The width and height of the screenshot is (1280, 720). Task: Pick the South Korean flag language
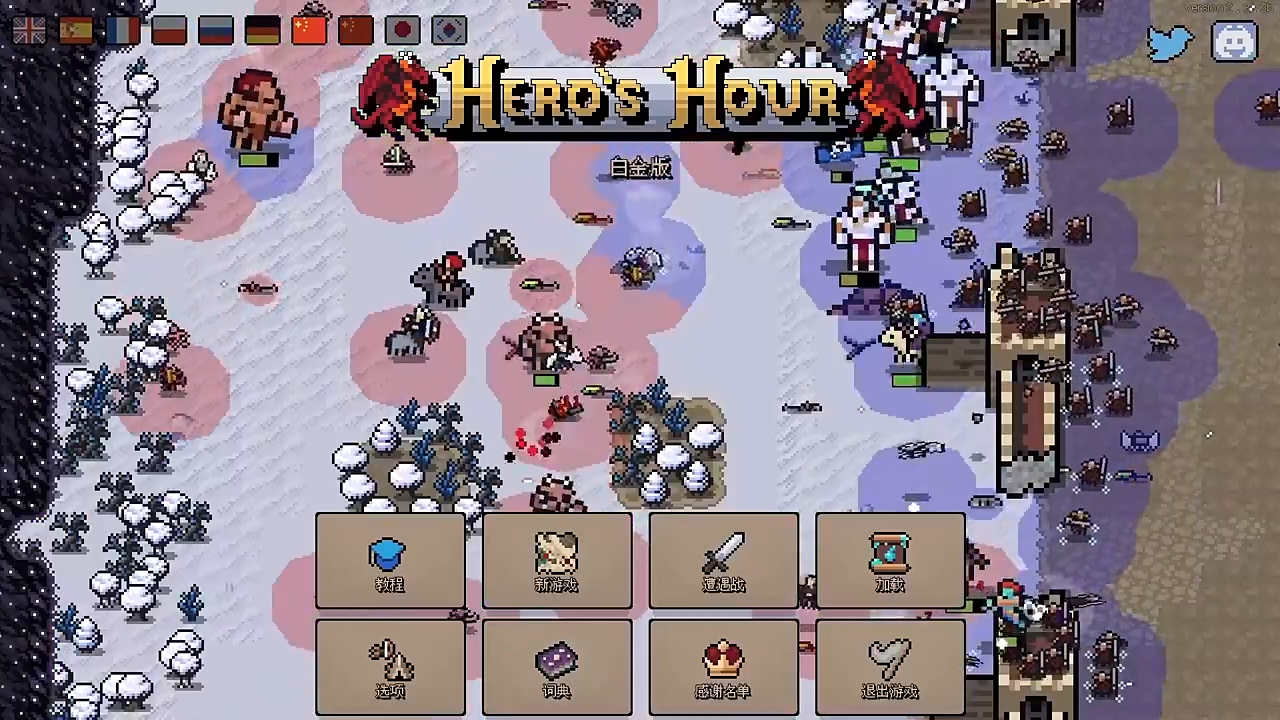449,31
